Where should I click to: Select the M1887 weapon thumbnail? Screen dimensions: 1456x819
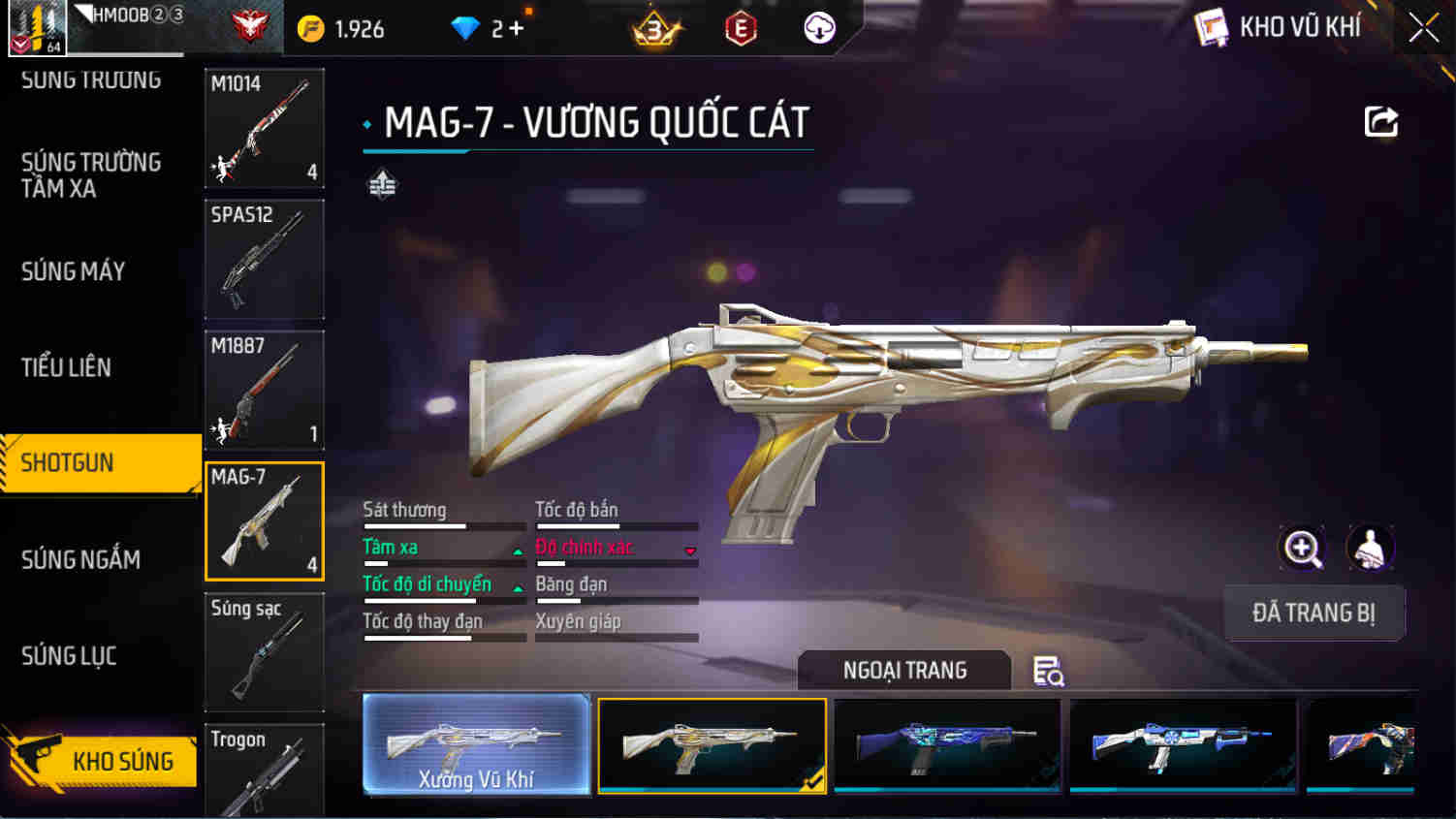[264, 389]
